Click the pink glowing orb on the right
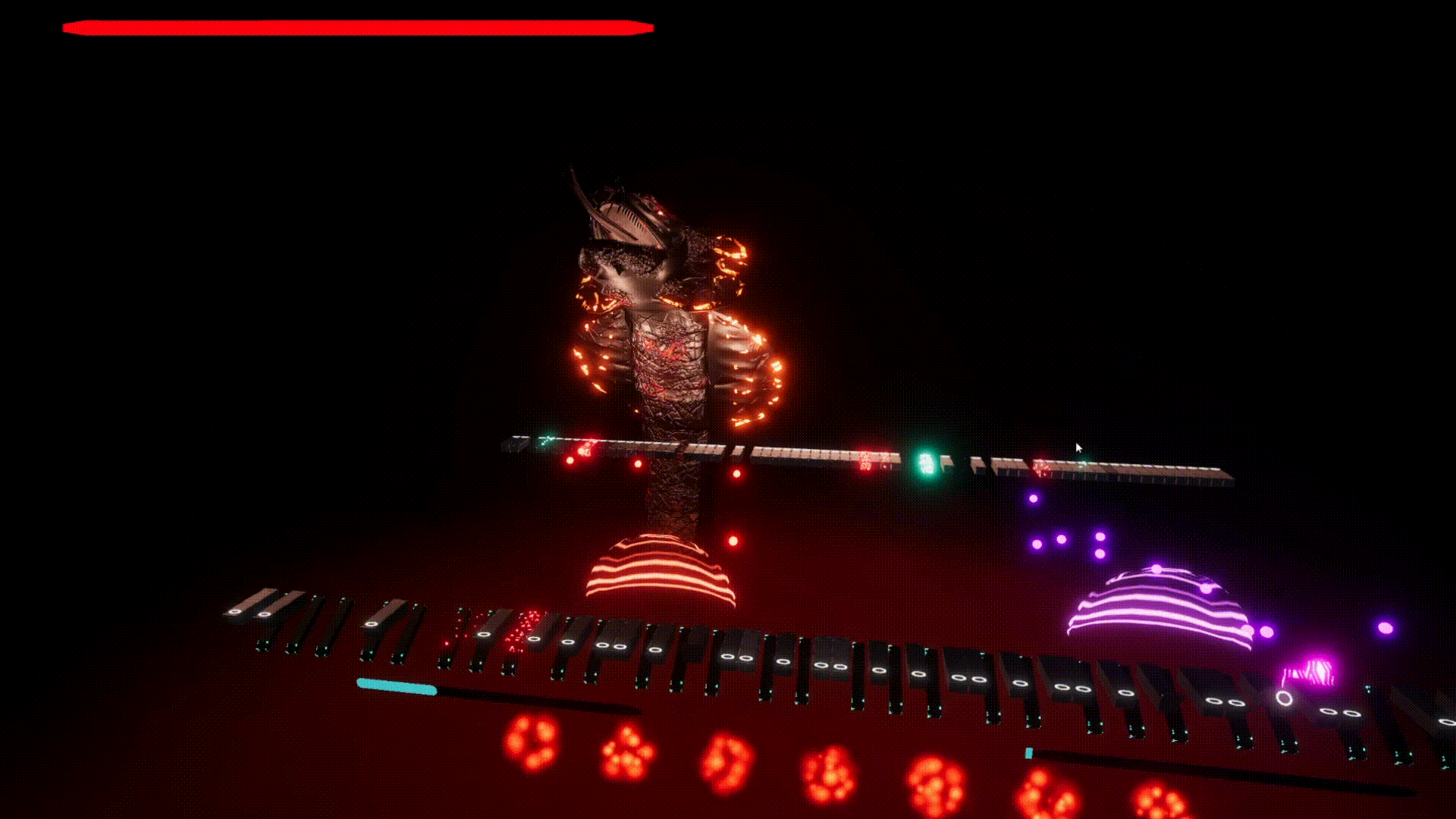Viewport: 1456px width, 819px height. [x=1385, y=629]
